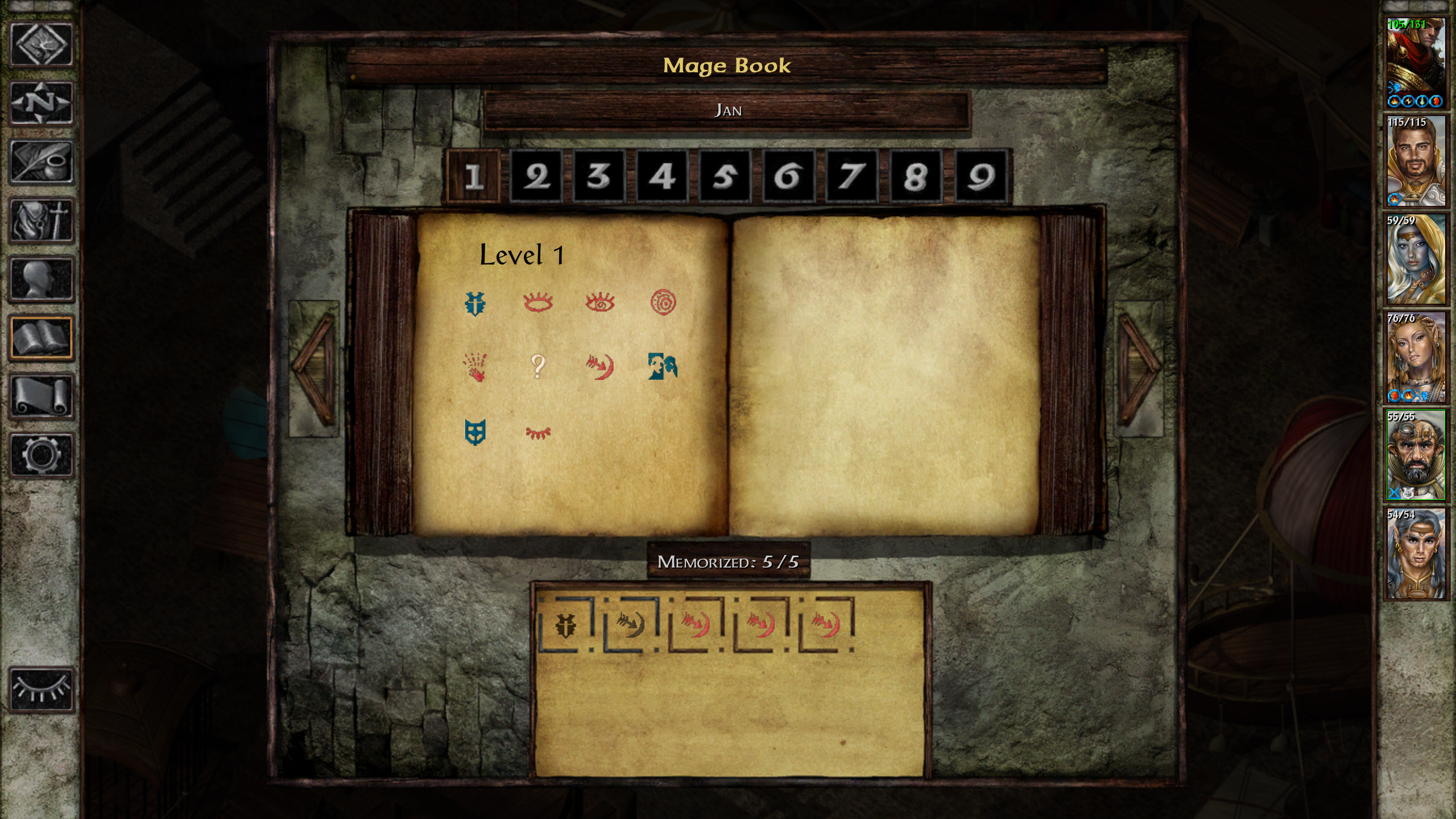Remove the memorized armor spell slot
The height and width of the screenshot is (819, 1456).
(565, 624)
